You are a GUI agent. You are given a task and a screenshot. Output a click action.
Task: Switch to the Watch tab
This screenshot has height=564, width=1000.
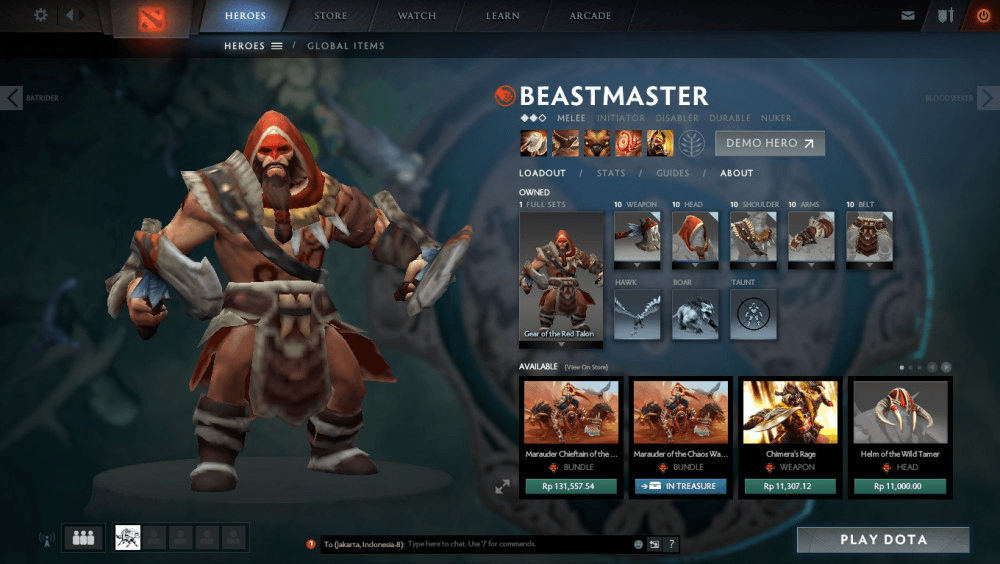tap(417, 16)
